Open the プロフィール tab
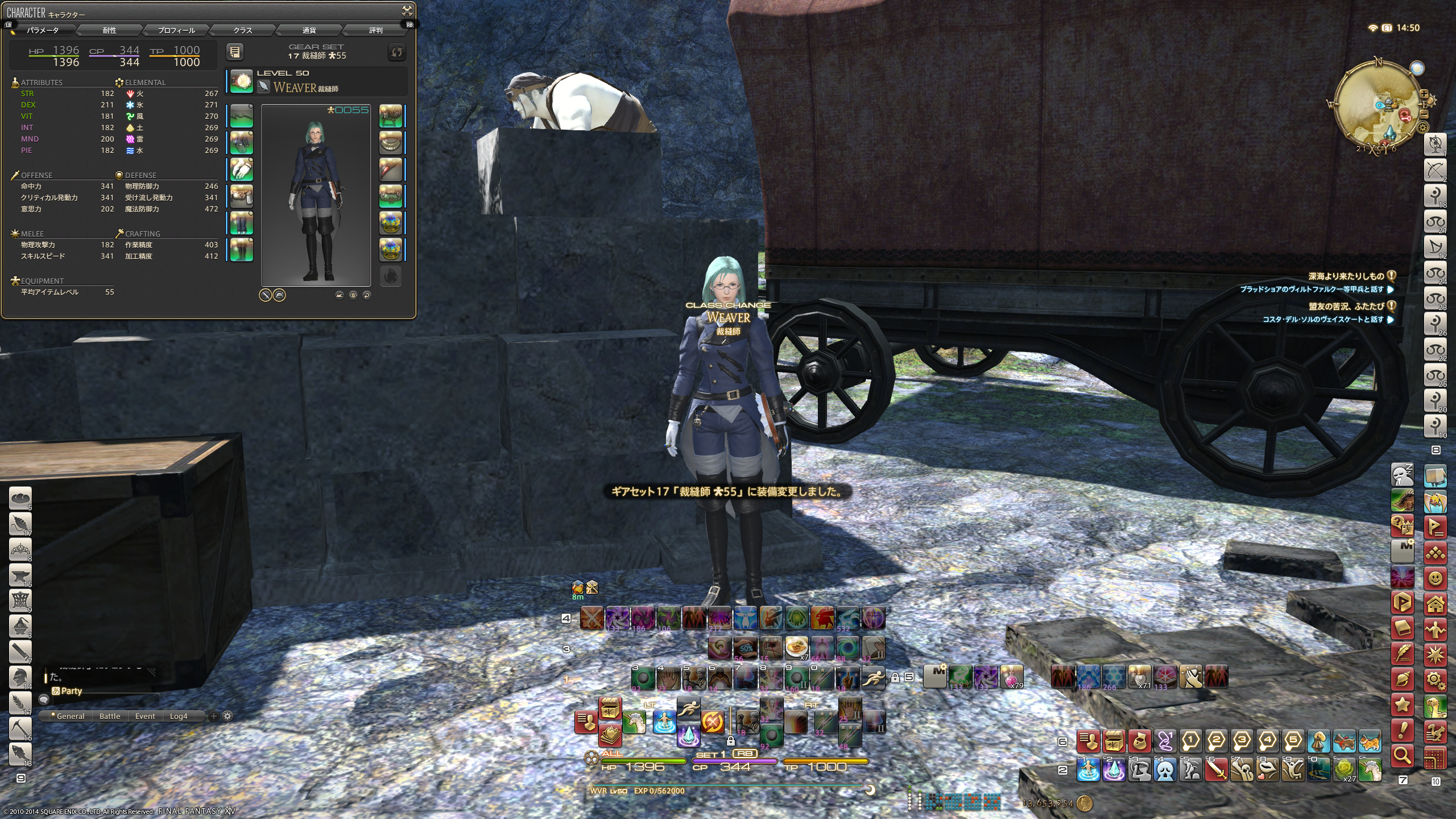 (176, 30)
